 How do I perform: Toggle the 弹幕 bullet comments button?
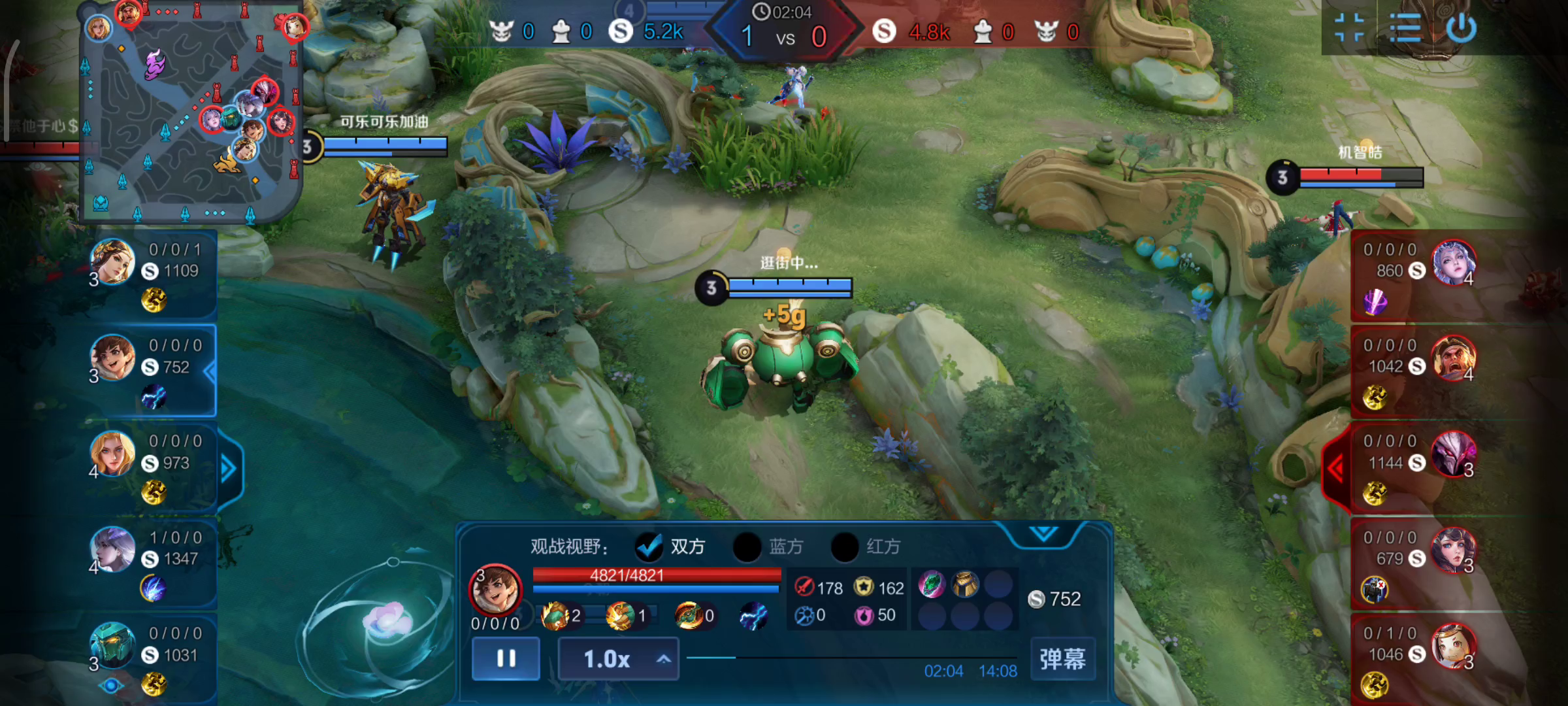[x=1062, y=659]
